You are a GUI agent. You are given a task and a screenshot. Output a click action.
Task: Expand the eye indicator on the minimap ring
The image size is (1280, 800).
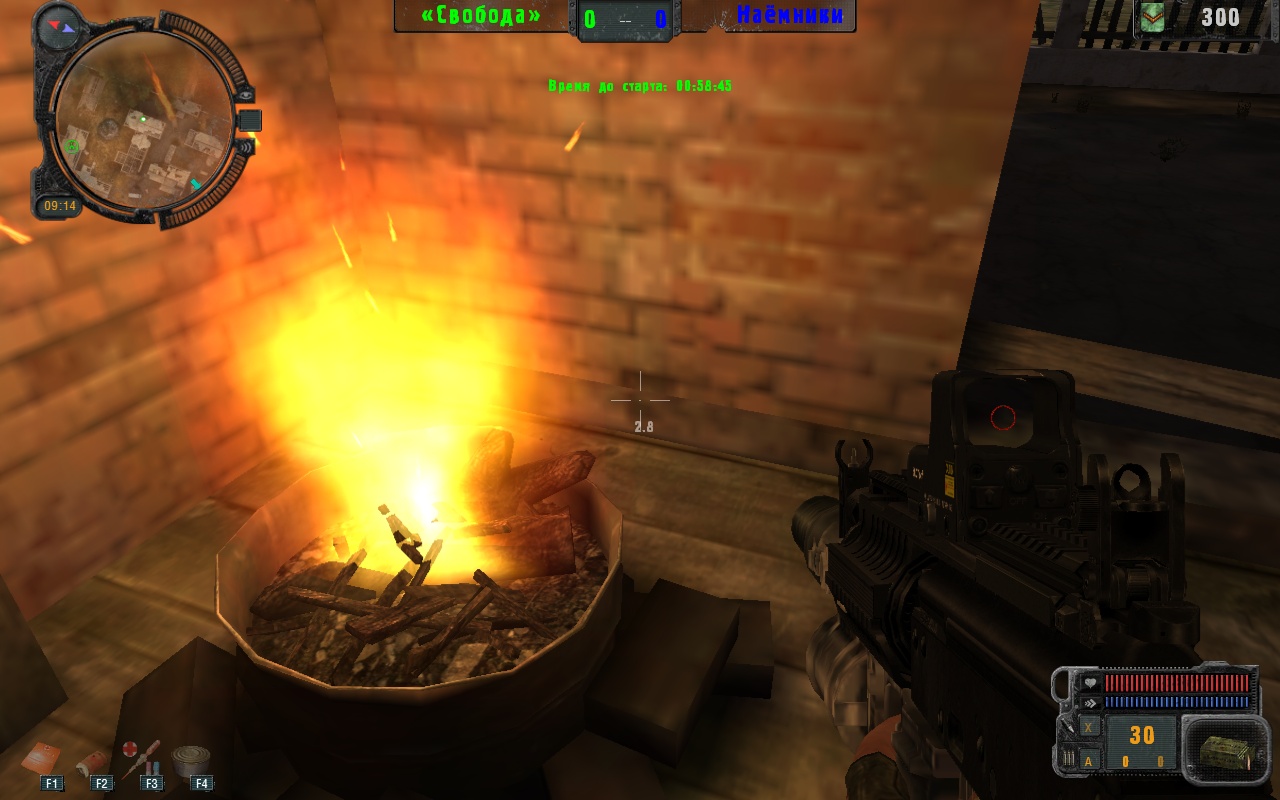246,95
